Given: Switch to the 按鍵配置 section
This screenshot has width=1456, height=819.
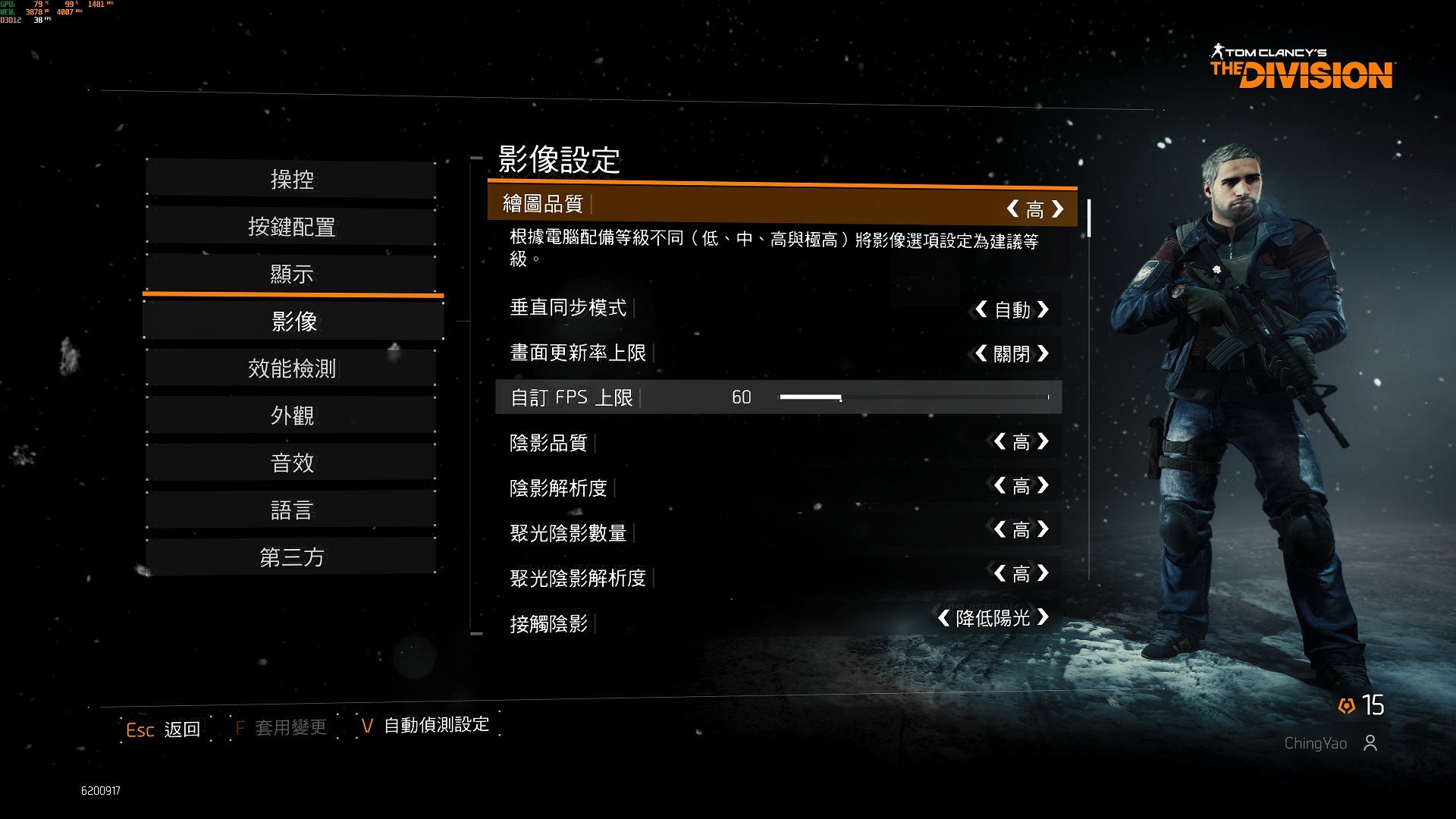Looking at the screenshot, I should [292, 227].
